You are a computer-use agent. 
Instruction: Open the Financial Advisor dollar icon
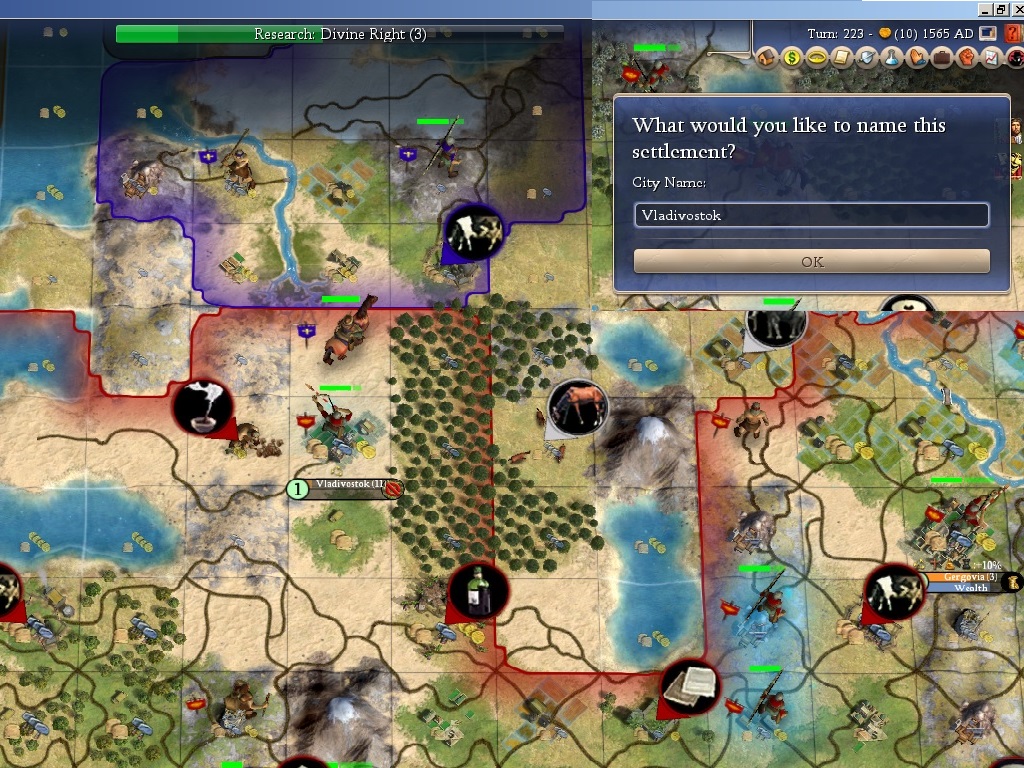pos(792,57)
